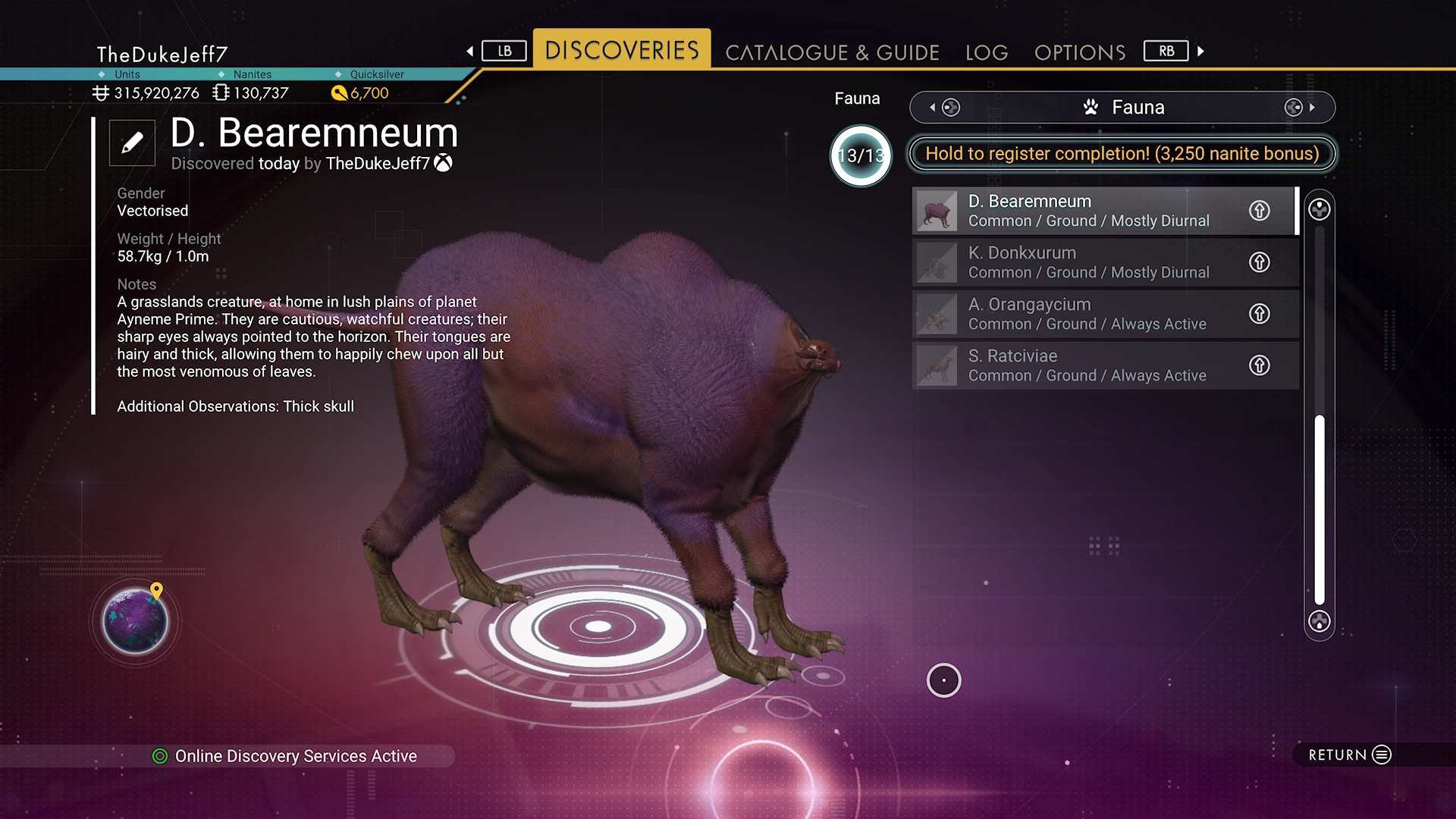The height and width of the screenshot is (819, 1456).
Task: Select the Discoveries tab
Action: (622, 50)
